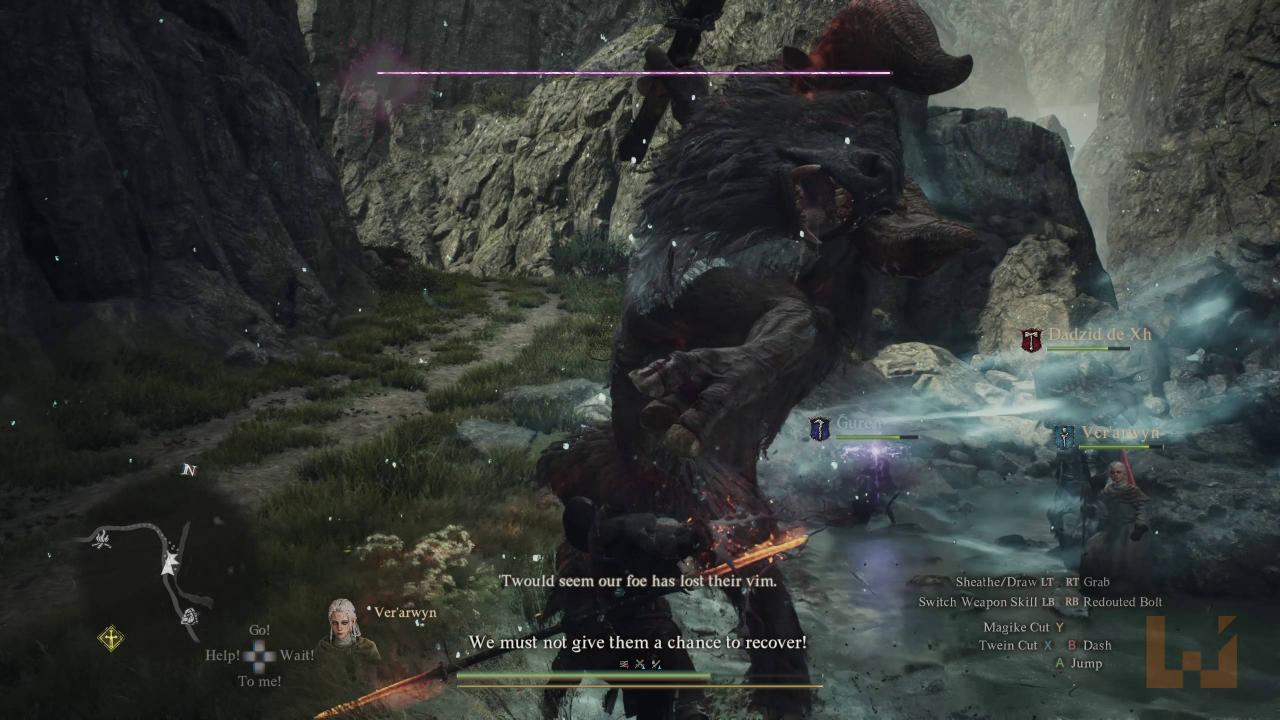Select Dadzid de Xh's red vocation icon

pyautogui.click(x=1031, y=340)
